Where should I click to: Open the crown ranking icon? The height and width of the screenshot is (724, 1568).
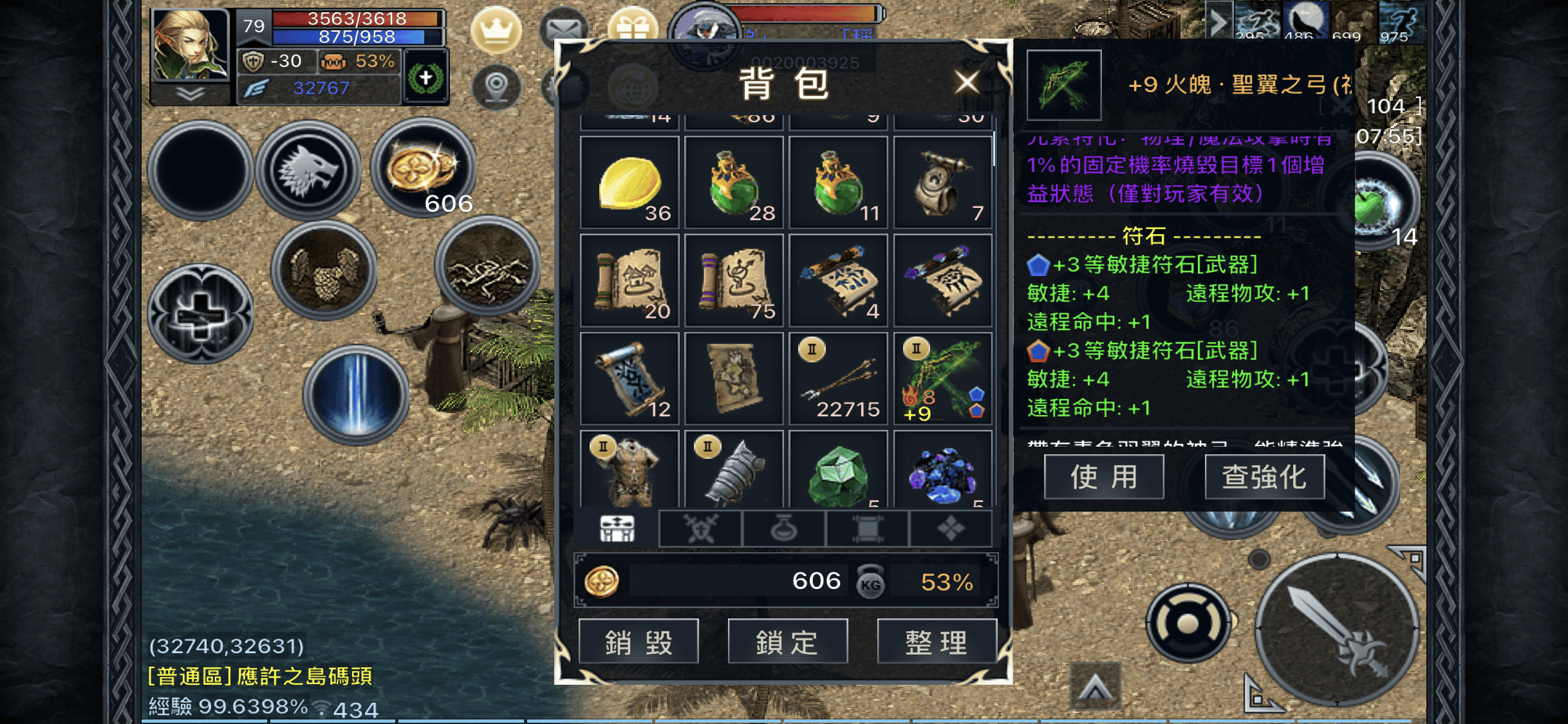pyautogui.click(x=497, y=29)
